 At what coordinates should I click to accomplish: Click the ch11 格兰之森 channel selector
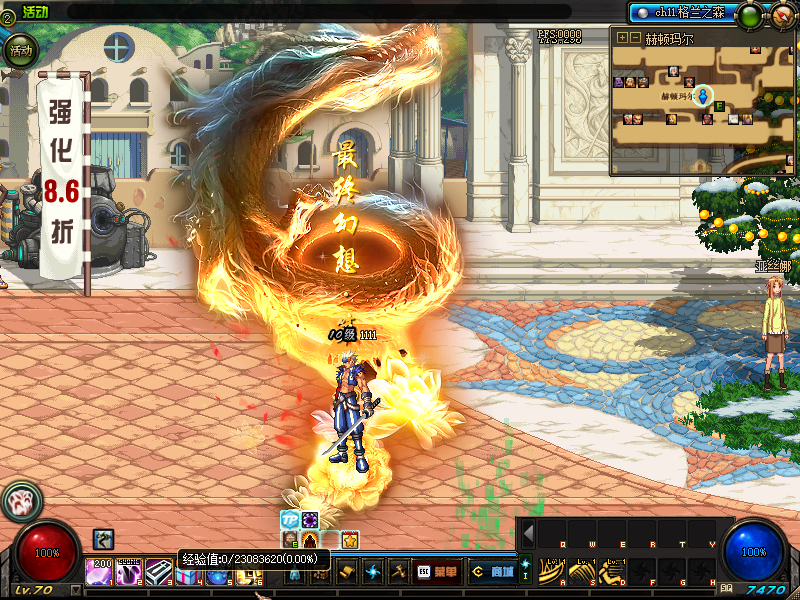pyautogui.click(x=680, y=13)
